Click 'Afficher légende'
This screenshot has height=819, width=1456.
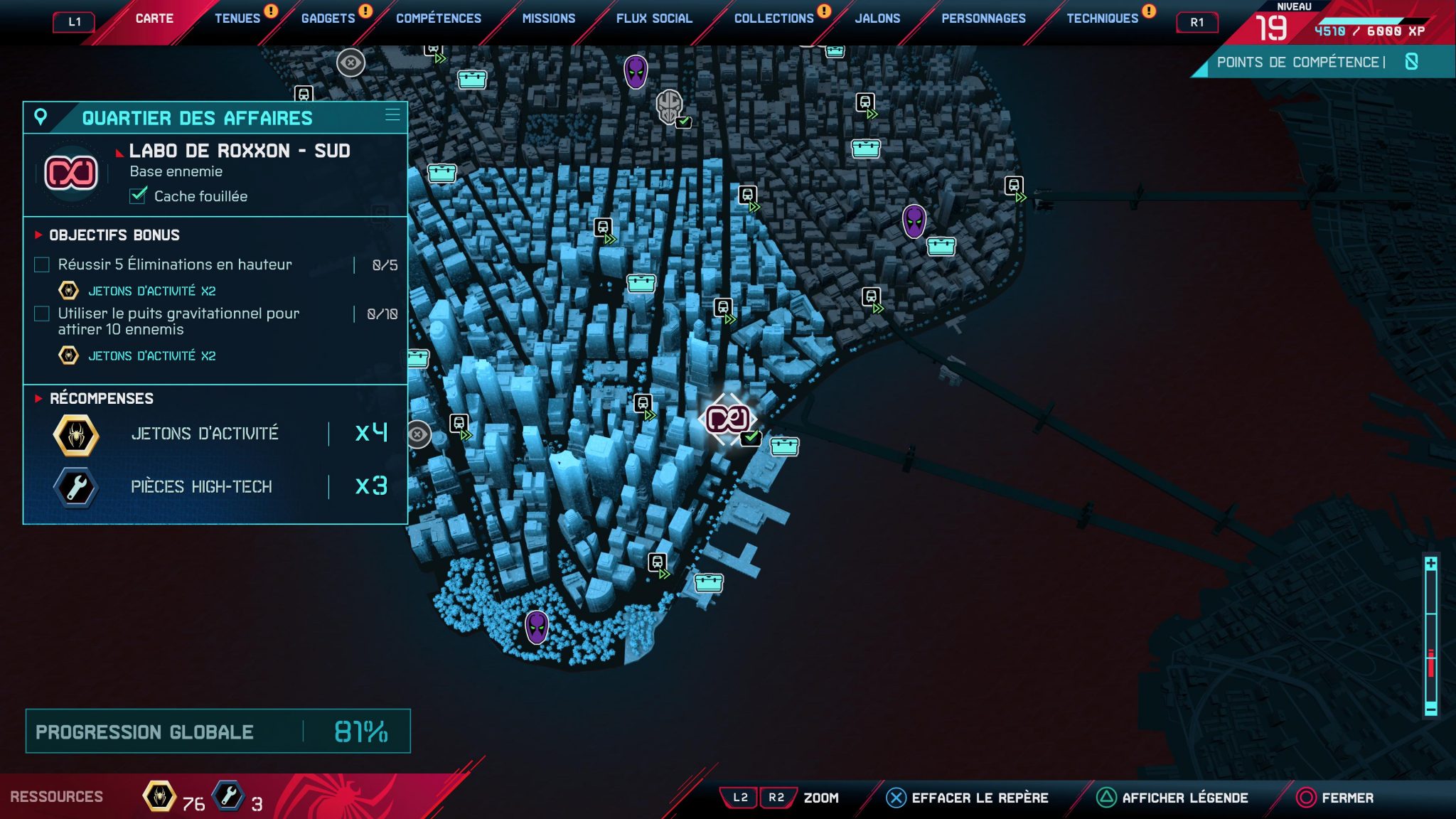(1186, 798)
